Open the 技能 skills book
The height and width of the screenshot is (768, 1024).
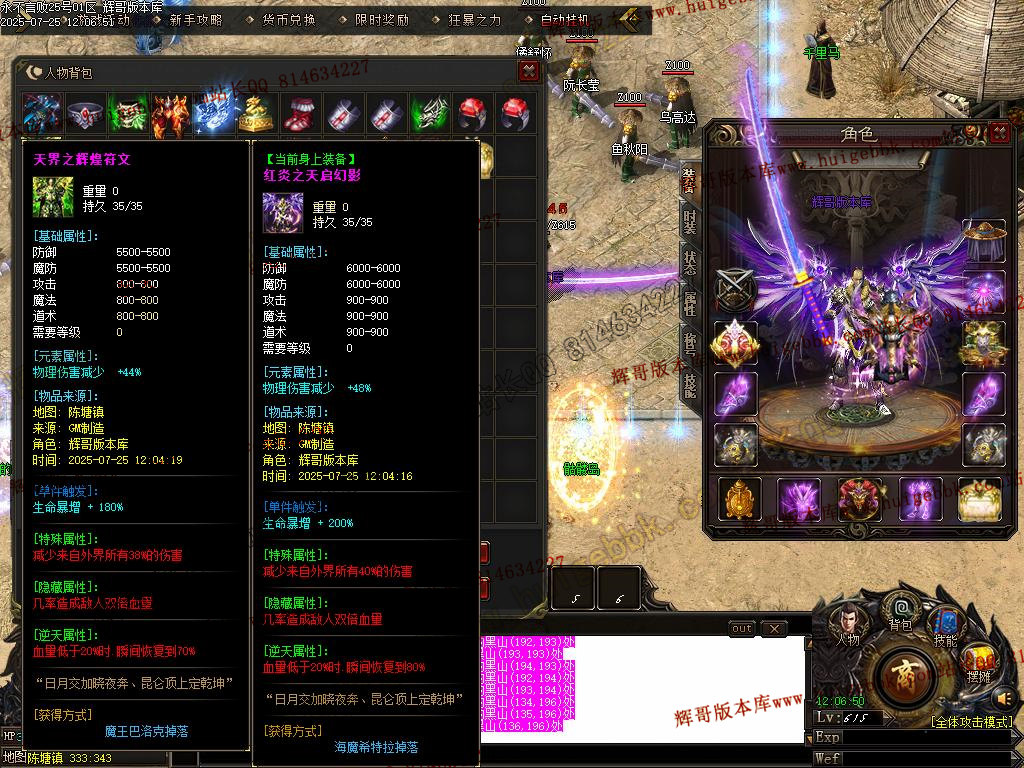point(944,623)
